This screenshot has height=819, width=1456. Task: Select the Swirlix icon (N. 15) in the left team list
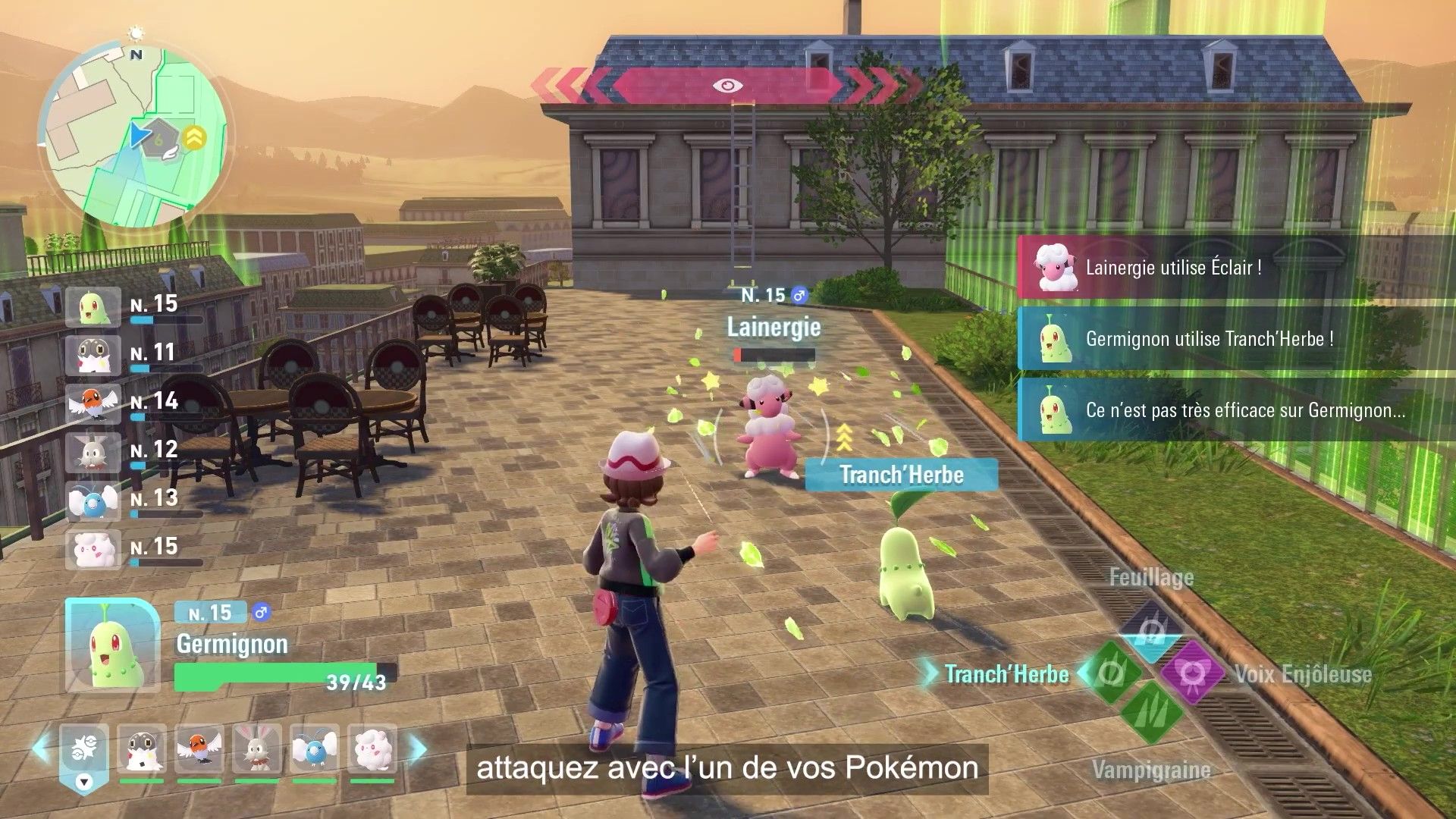[x=93, y=550]
